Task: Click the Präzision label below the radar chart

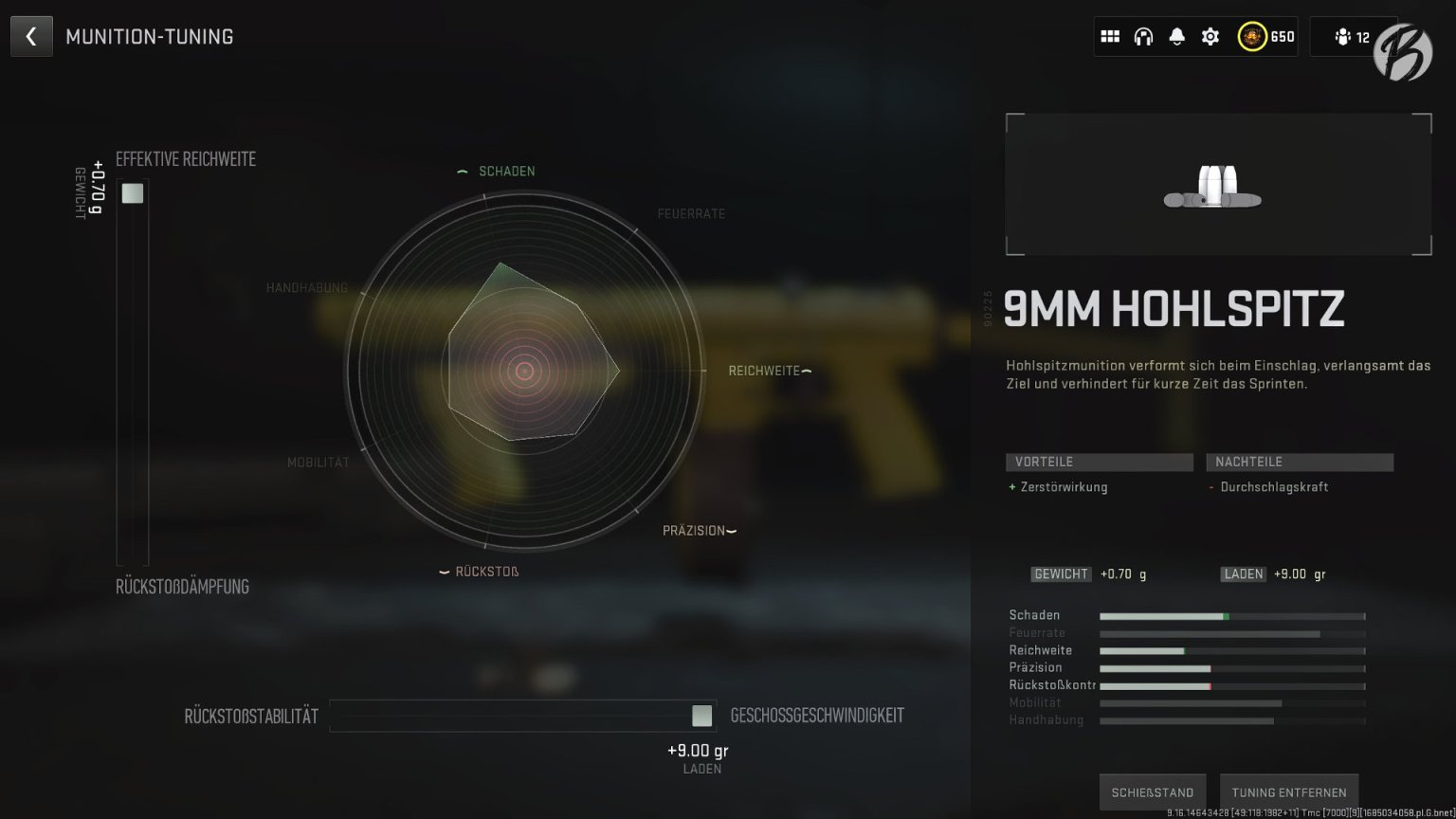Action: pos(693,531)
